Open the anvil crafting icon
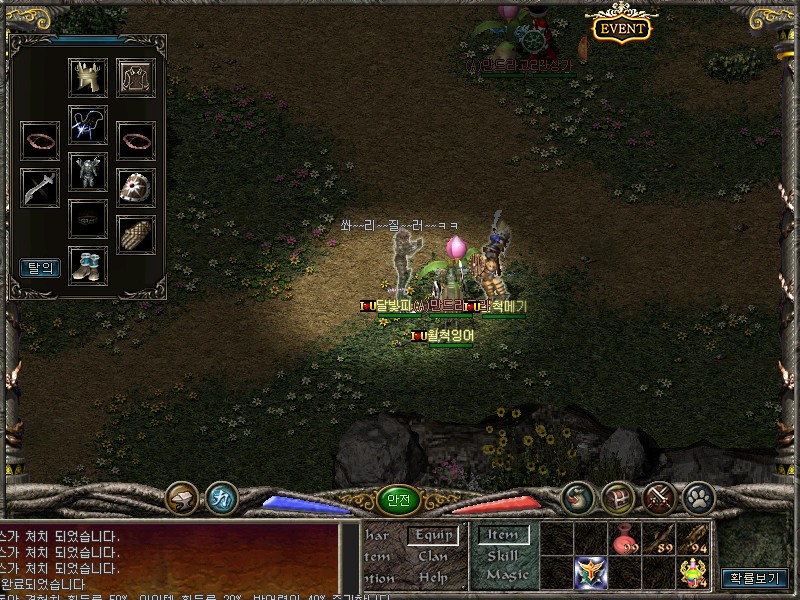Image resolution: width=800 pixels, height=600 pixels. tap(182, 497)
